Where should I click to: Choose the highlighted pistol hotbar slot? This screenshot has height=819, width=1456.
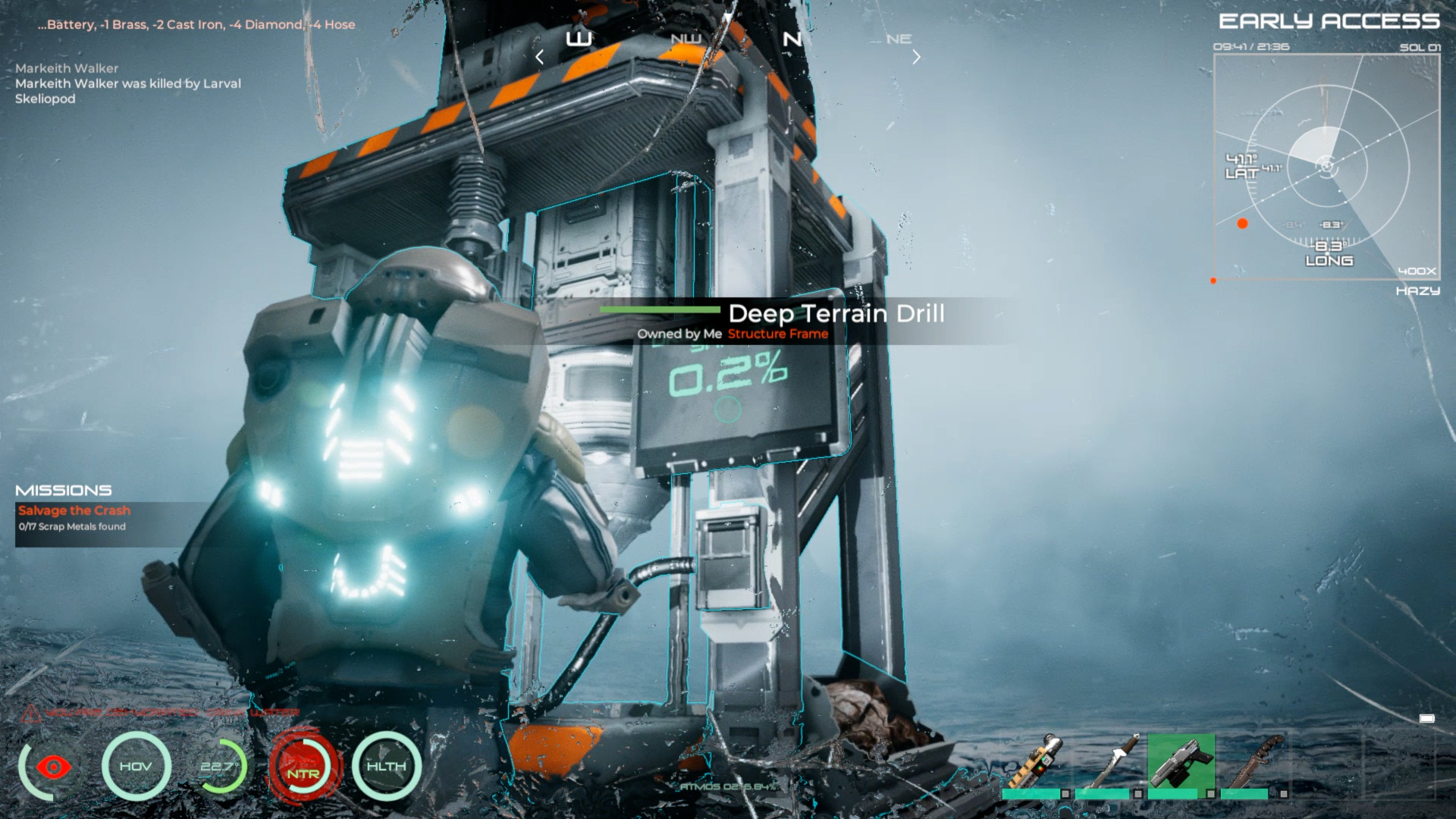point(1181,761)
